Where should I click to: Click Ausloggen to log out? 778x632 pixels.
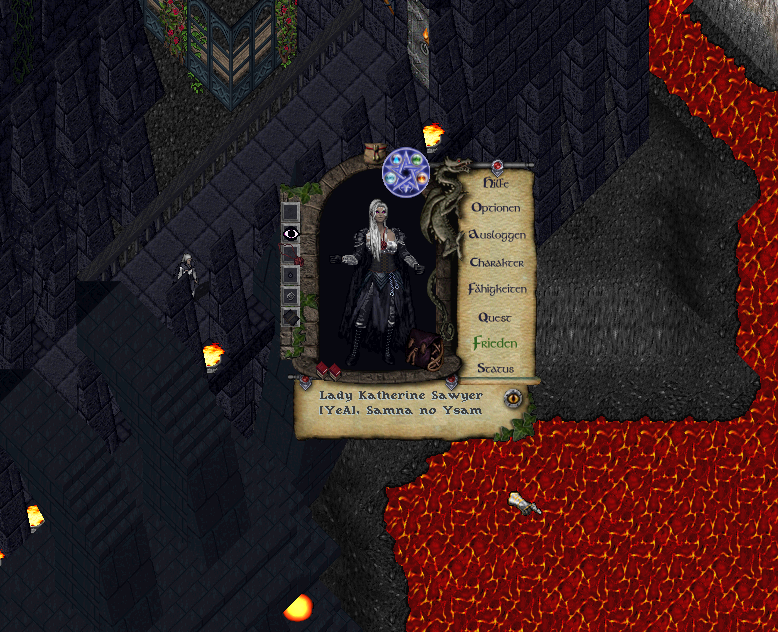(x=497, y=235)
